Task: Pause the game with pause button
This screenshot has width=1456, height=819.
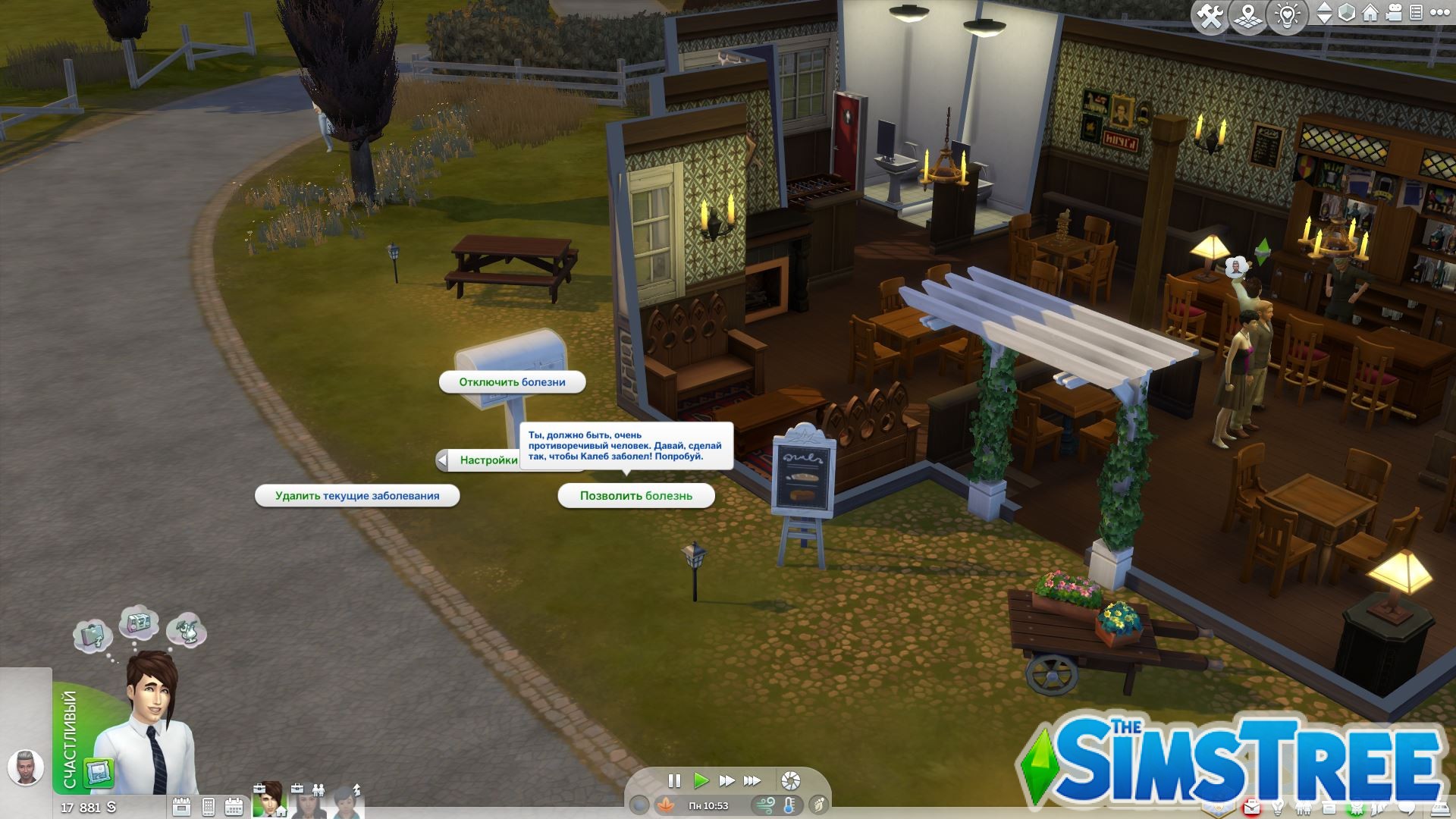Action: [674, 781]
